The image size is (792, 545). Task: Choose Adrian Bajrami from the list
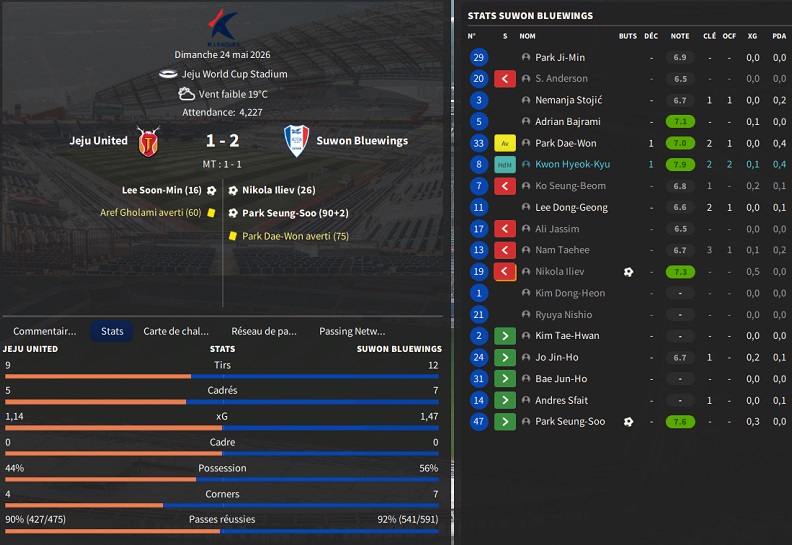[x=568, y=122]
